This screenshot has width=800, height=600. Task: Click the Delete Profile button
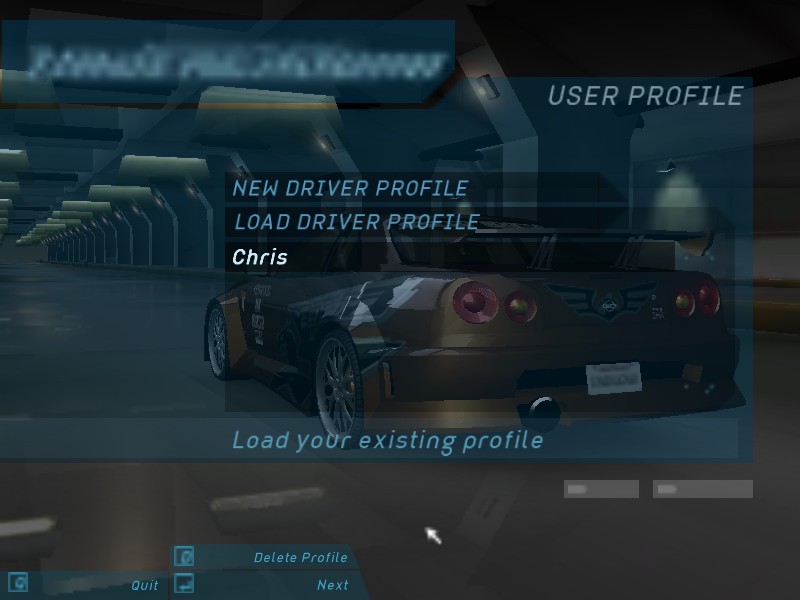(300, 557)
